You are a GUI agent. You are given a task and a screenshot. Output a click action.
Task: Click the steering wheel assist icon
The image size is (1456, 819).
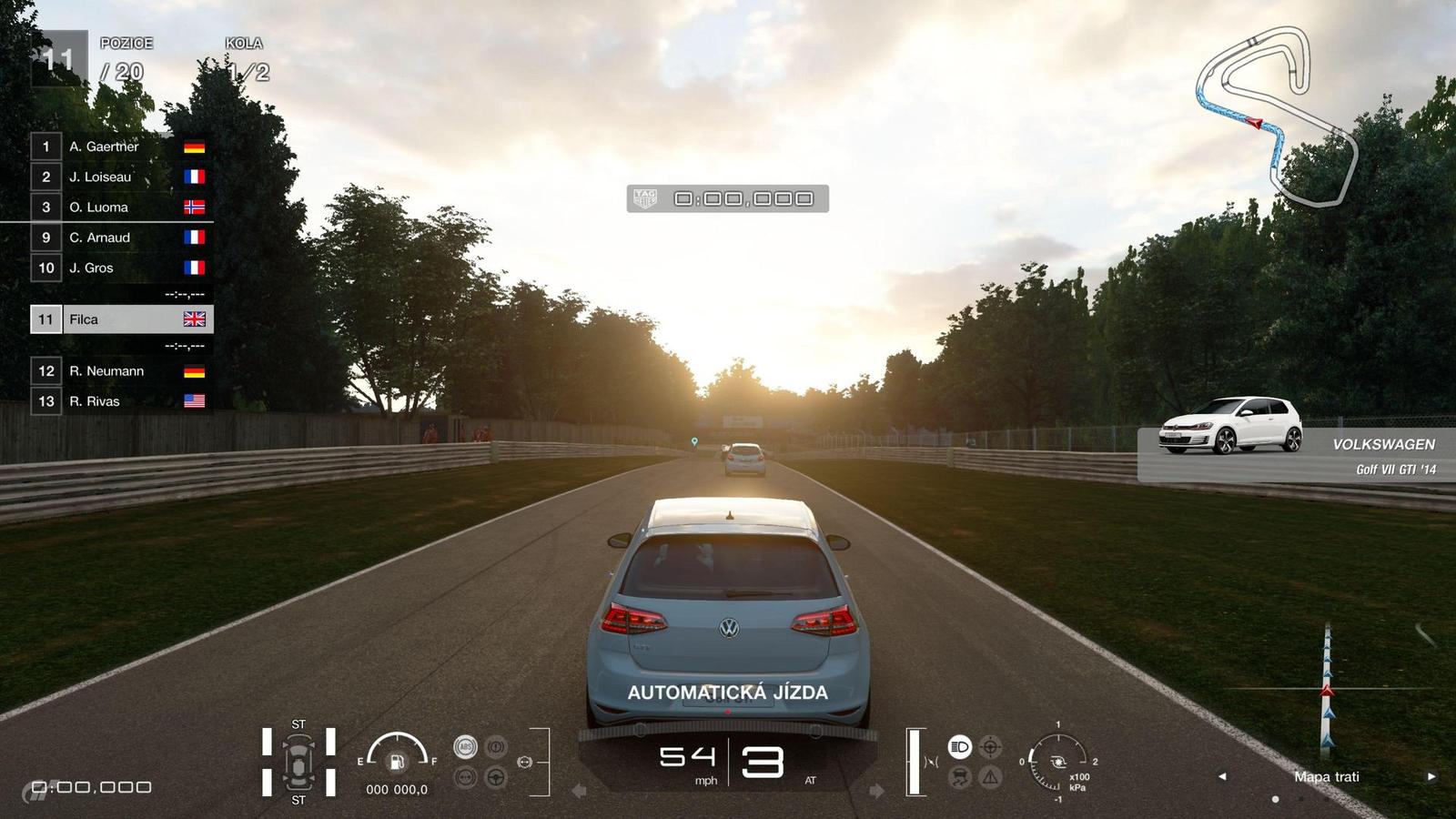click(x=496, y=777)
